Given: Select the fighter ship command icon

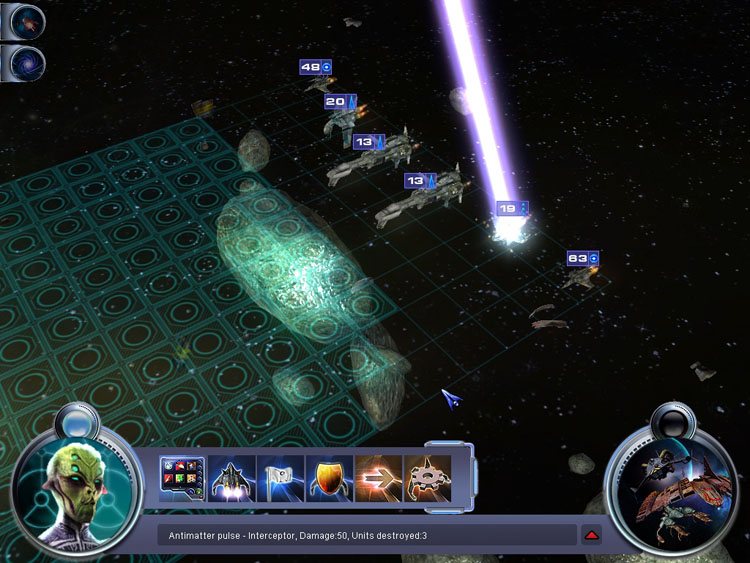Looking at the screenshot, I should click(x=232, y=479).
